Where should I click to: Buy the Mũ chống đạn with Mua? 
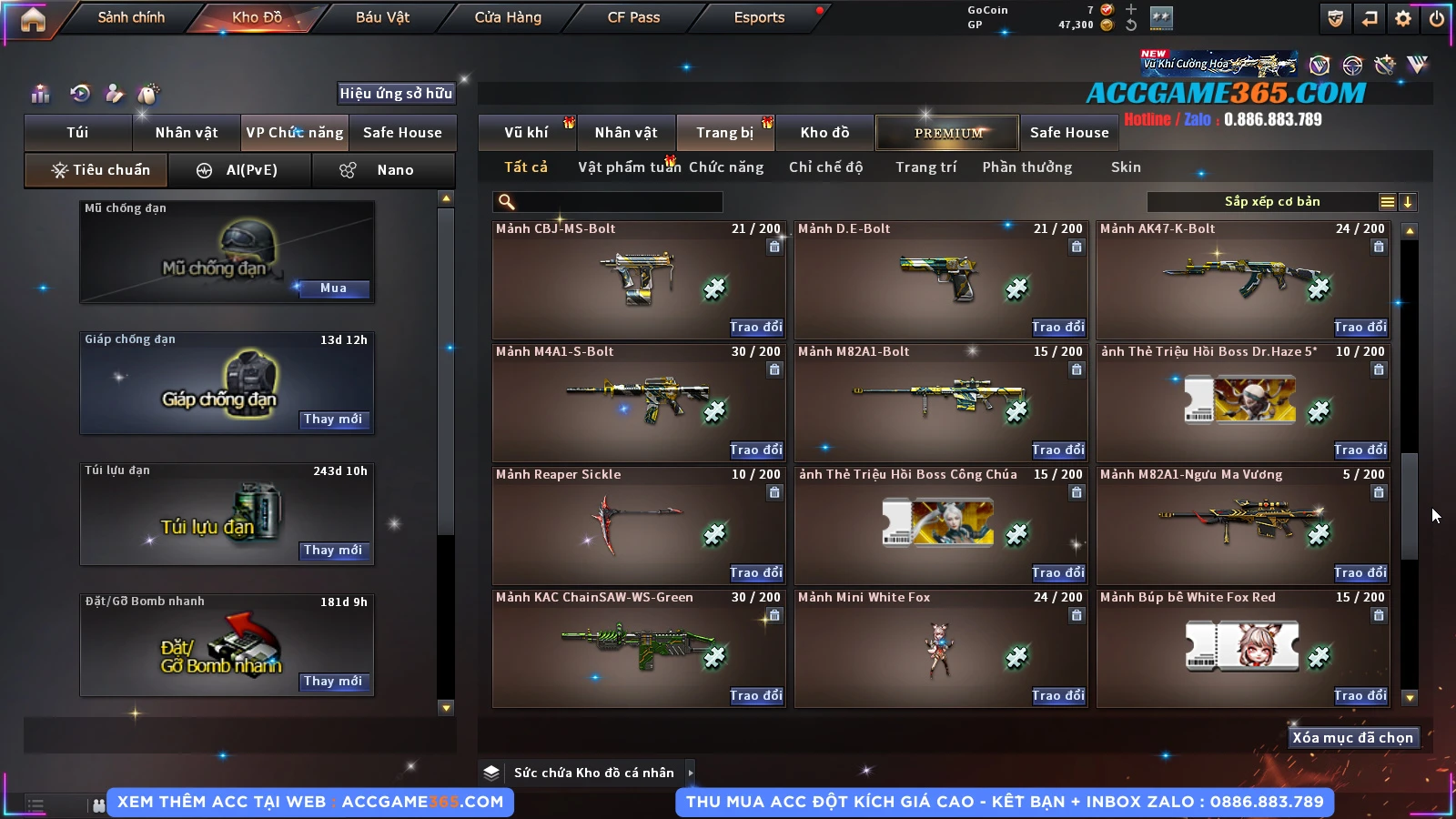[x=333, y=288]
